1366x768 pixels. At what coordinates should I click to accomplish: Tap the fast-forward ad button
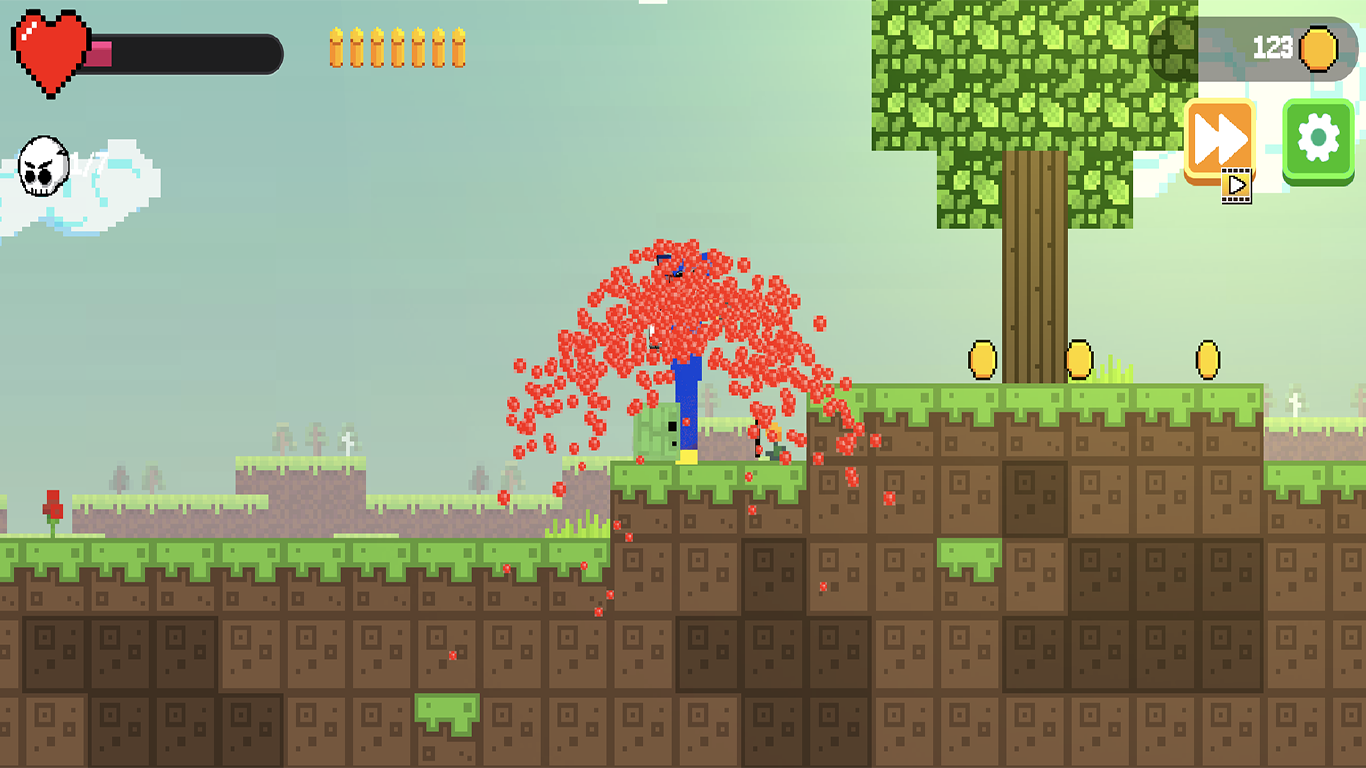click(x=1218, y=135)
